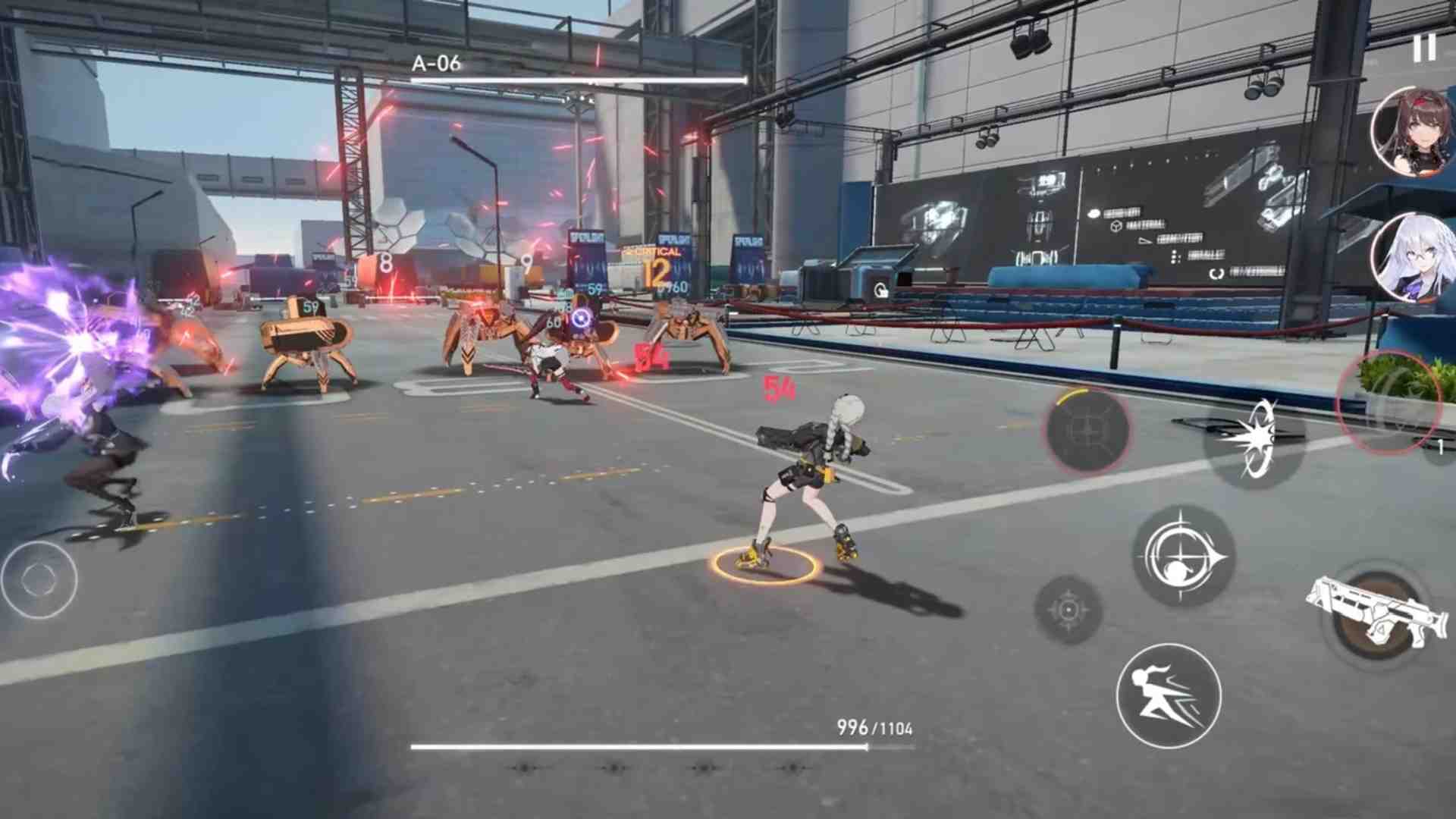Use the crosshair aimed-shot skill
Screen dimensions: 1456x819
tap(1183, 557)
